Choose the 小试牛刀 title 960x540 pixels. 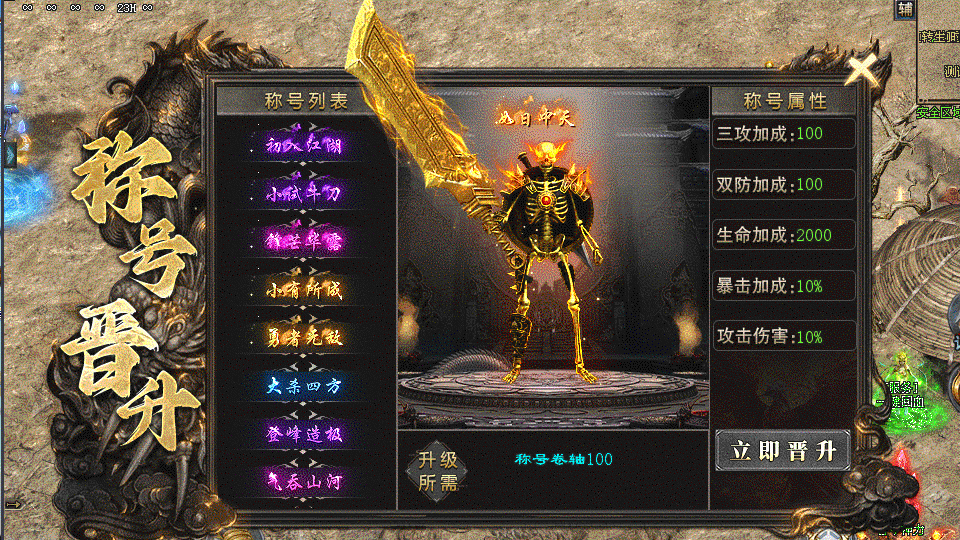tap(304, 192)
